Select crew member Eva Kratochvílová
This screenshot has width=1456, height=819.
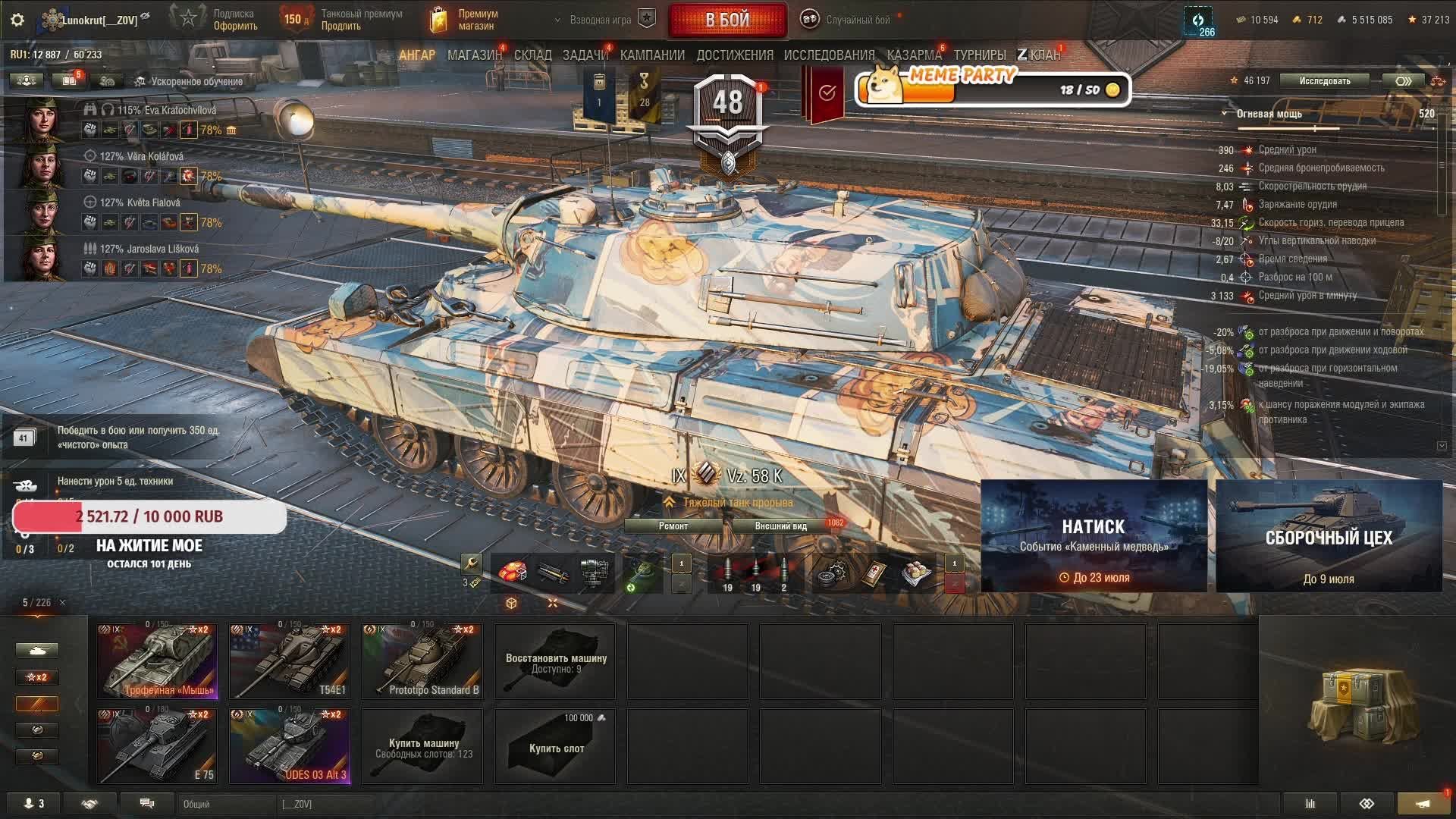[x=167, y=111]
